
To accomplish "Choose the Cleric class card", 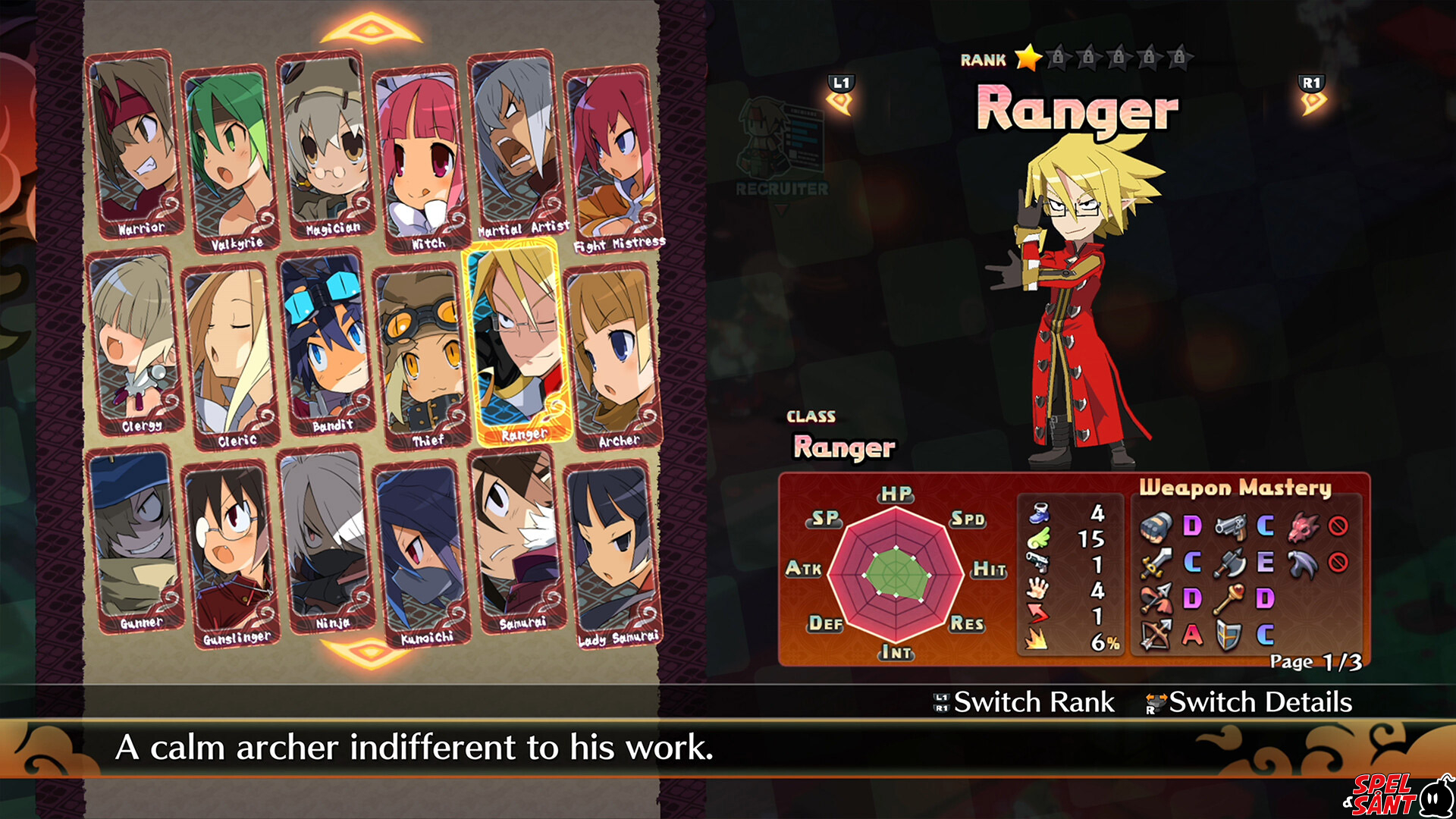I will click(230, 356).
